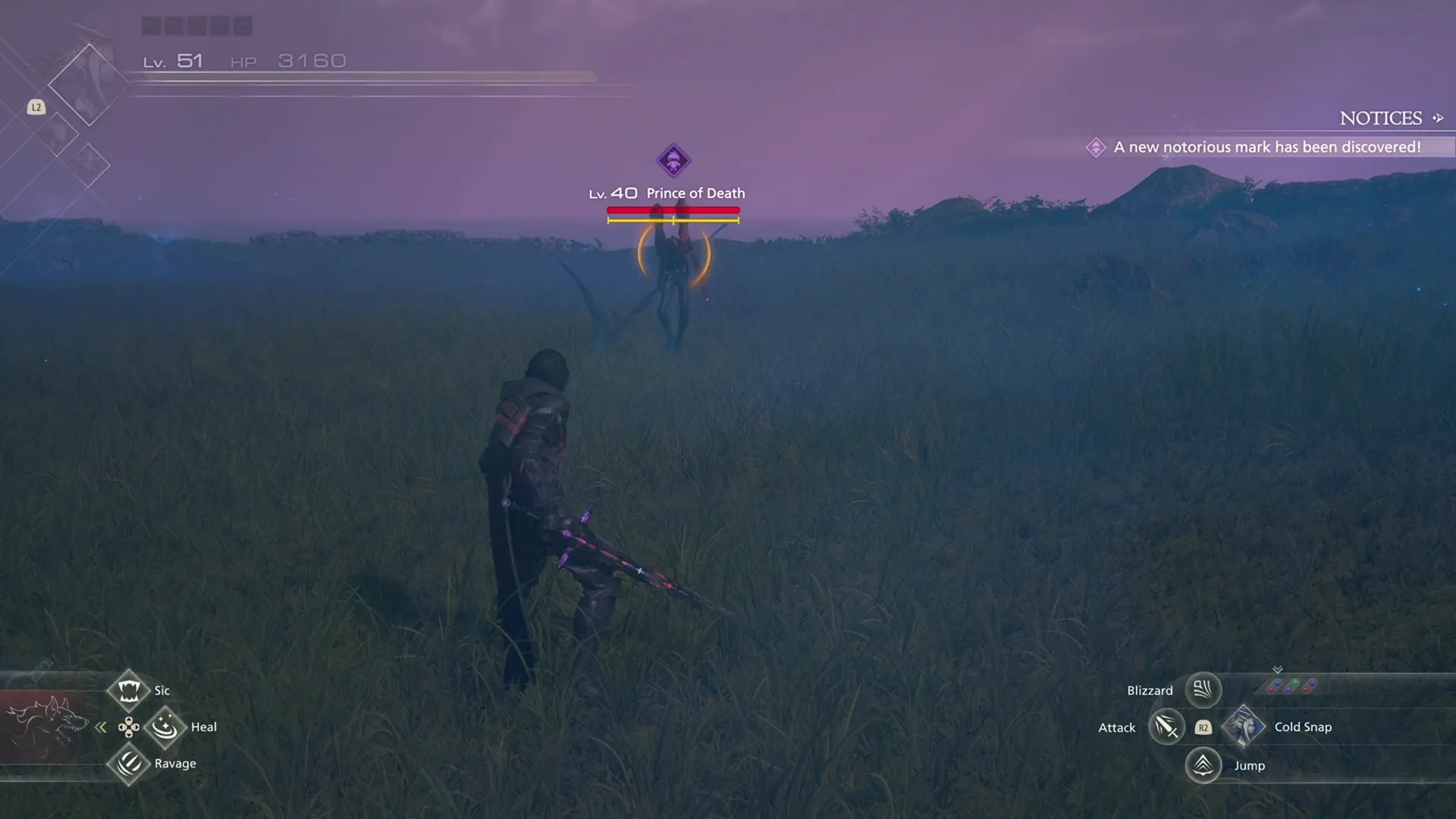Toggle the L2 companion command prompt

click(36, 108)
